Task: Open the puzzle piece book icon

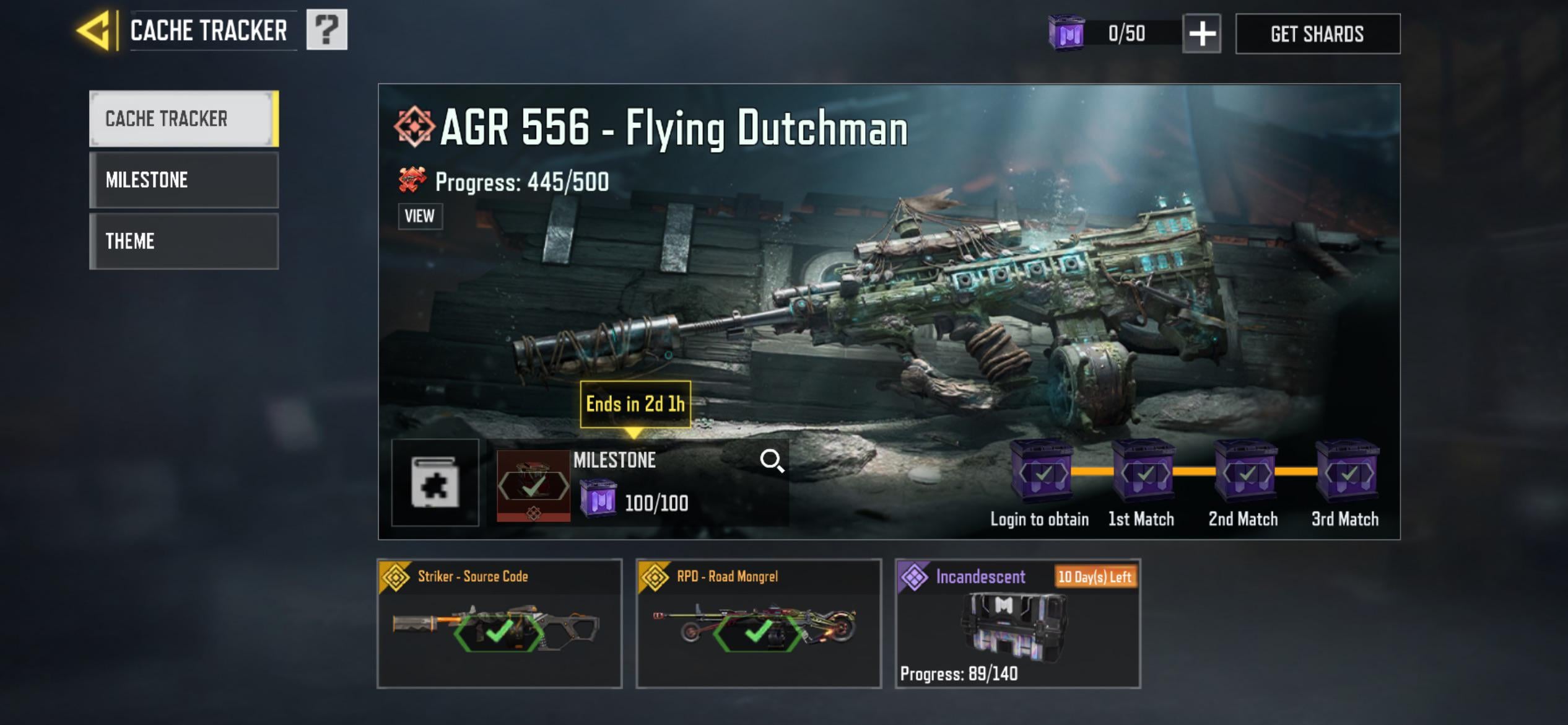Action: pyautogui.click(x=435, y=483)
